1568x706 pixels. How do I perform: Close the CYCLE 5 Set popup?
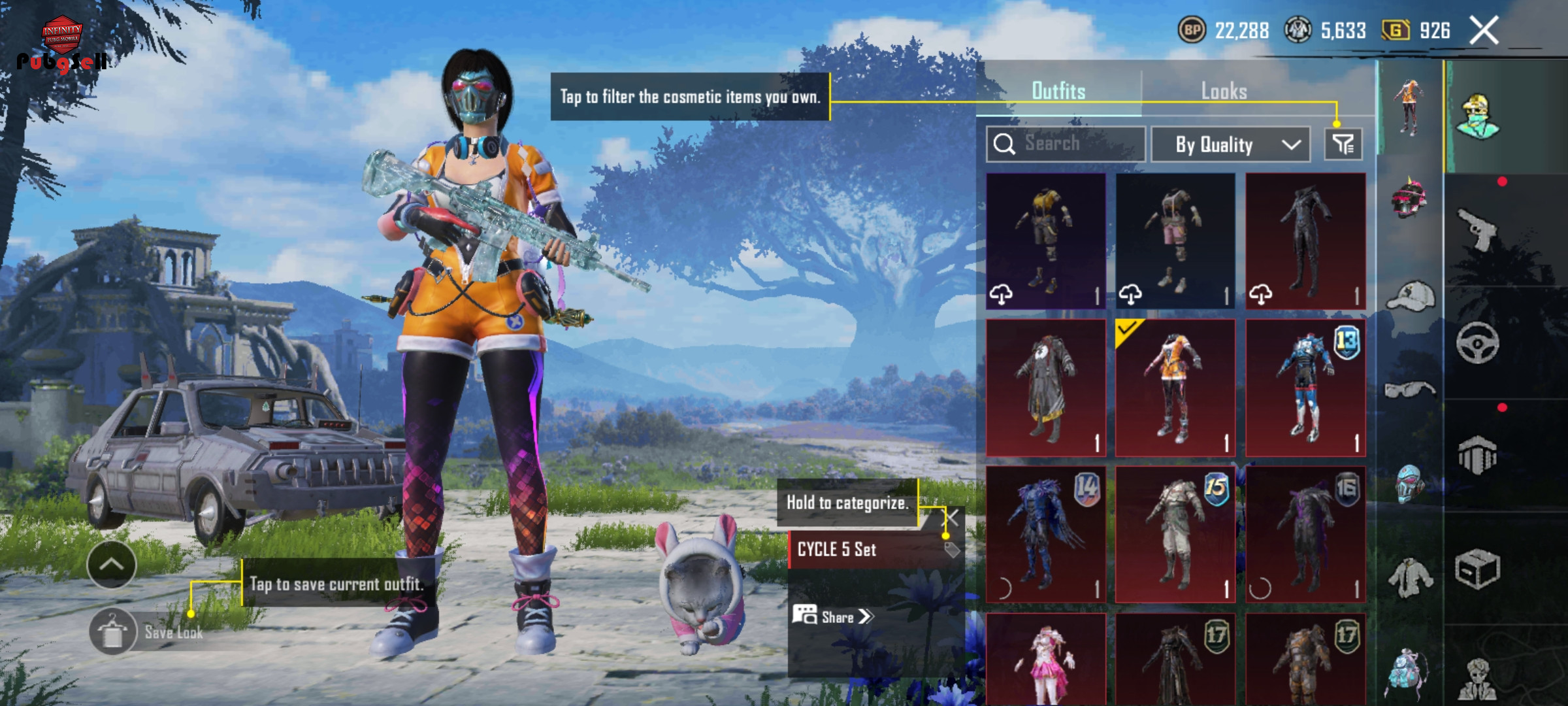click(953, 518)
